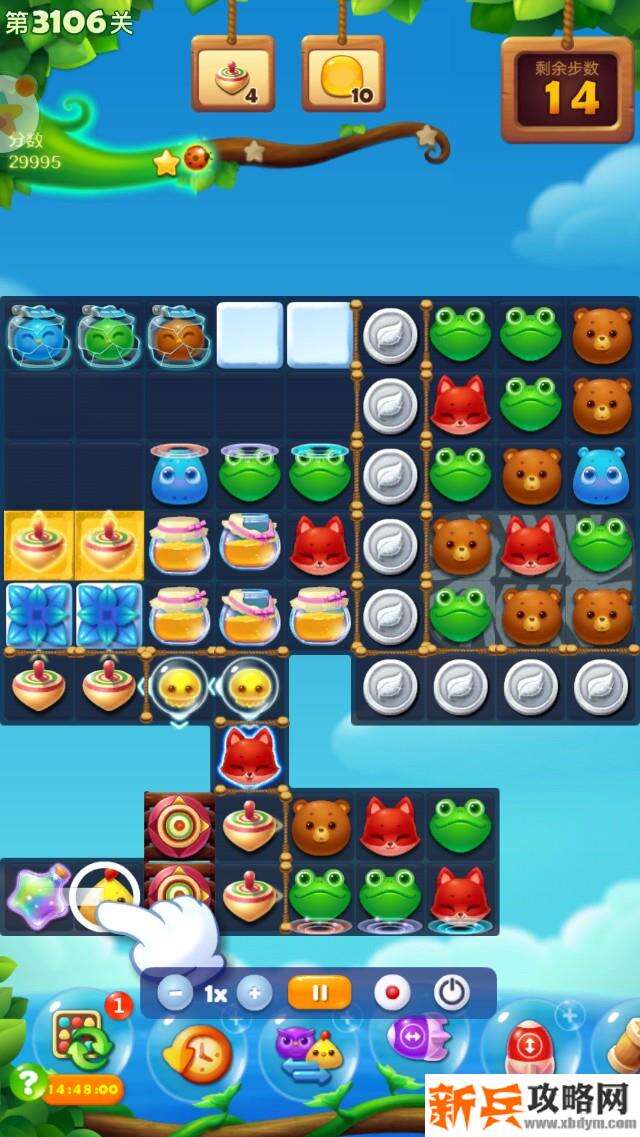640x1137 pixels.
Task: Increase playback speed with the plus button
Action: (254, 994)
